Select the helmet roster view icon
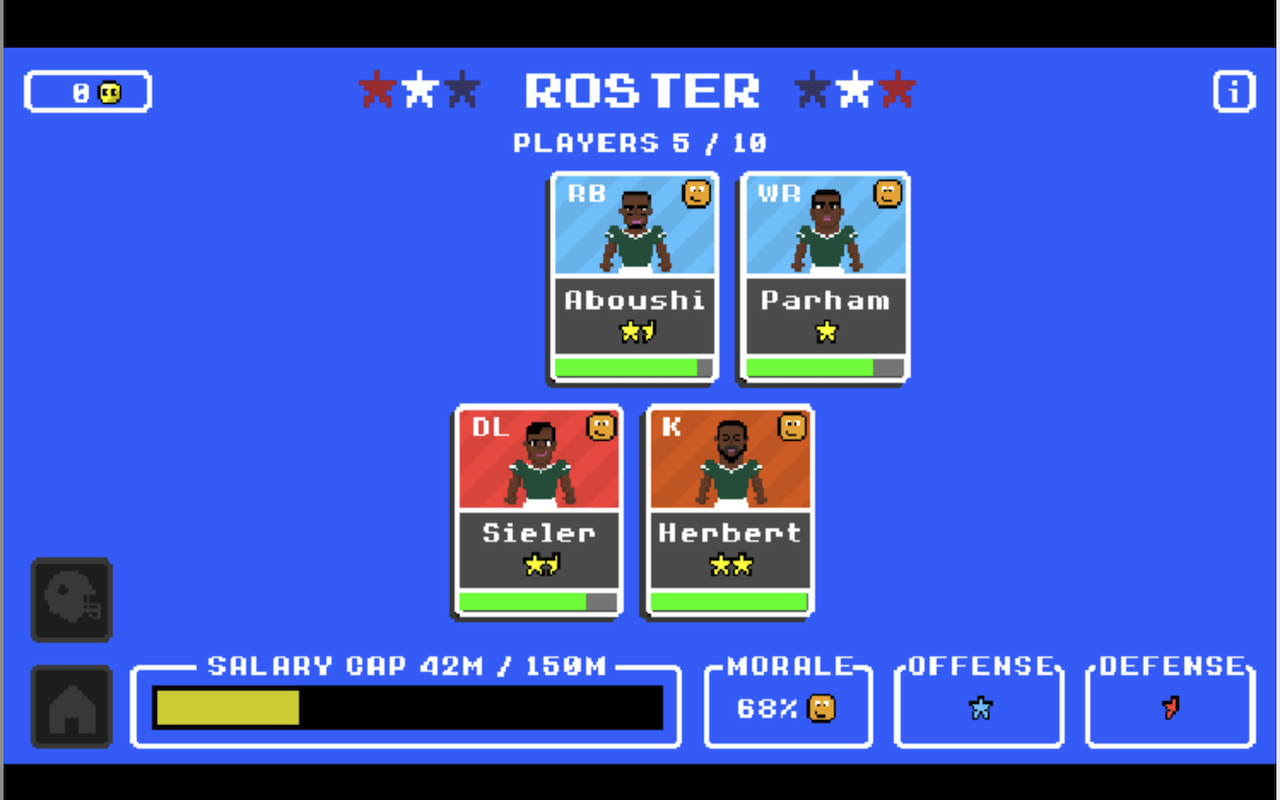 point(71,599)
